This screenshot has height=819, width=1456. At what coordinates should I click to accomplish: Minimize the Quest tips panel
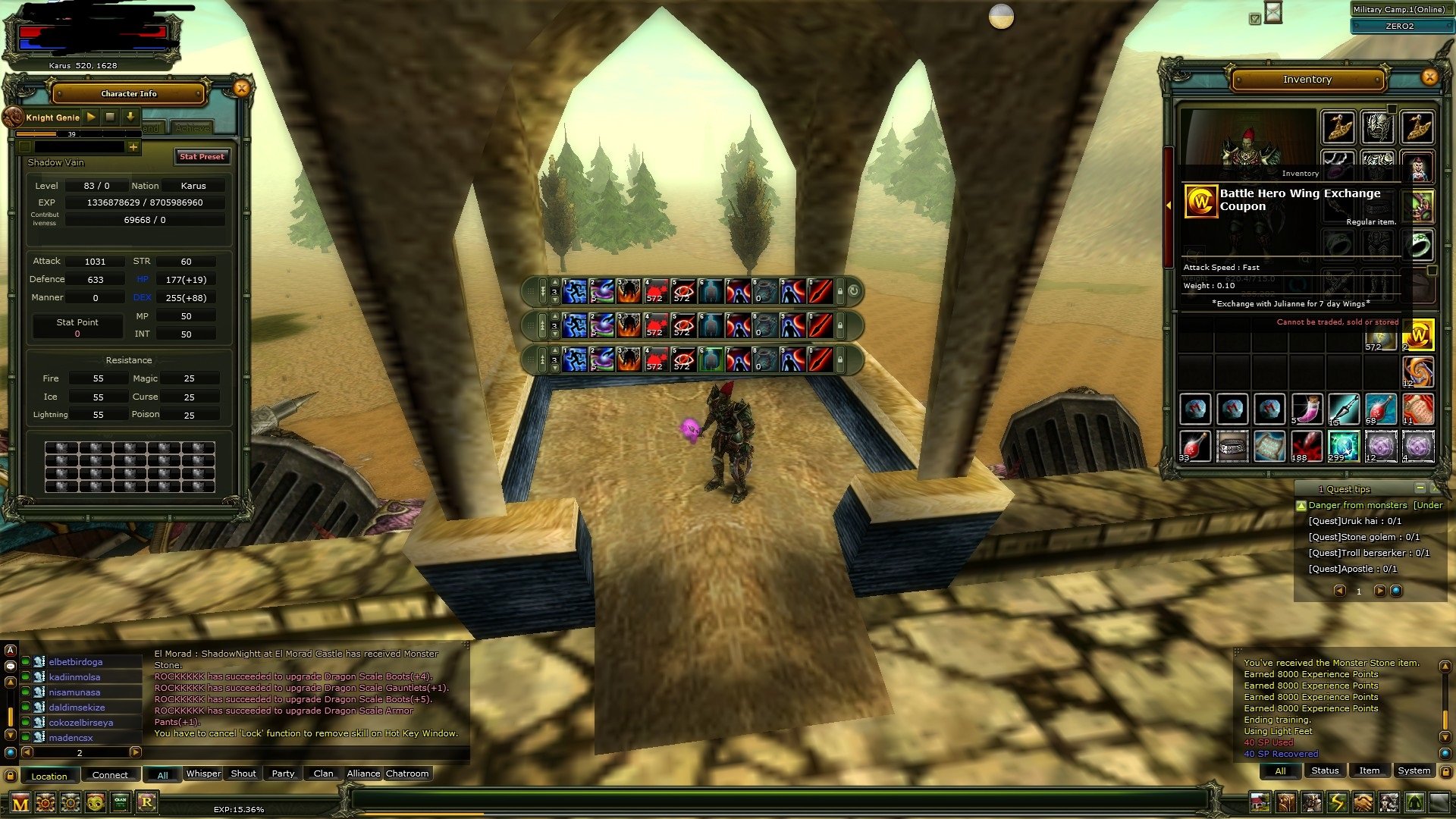coord(1421,488)
